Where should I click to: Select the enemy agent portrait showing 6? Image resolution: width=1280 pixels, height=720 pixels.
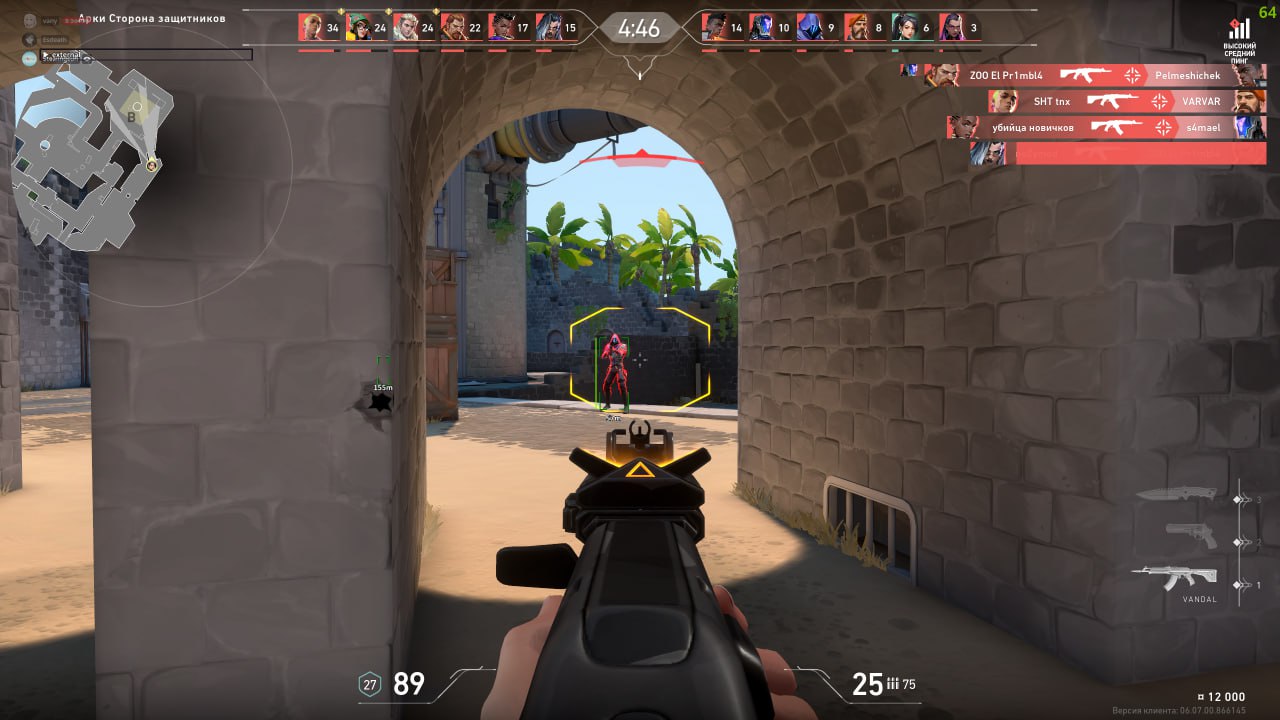coord(904,28)
